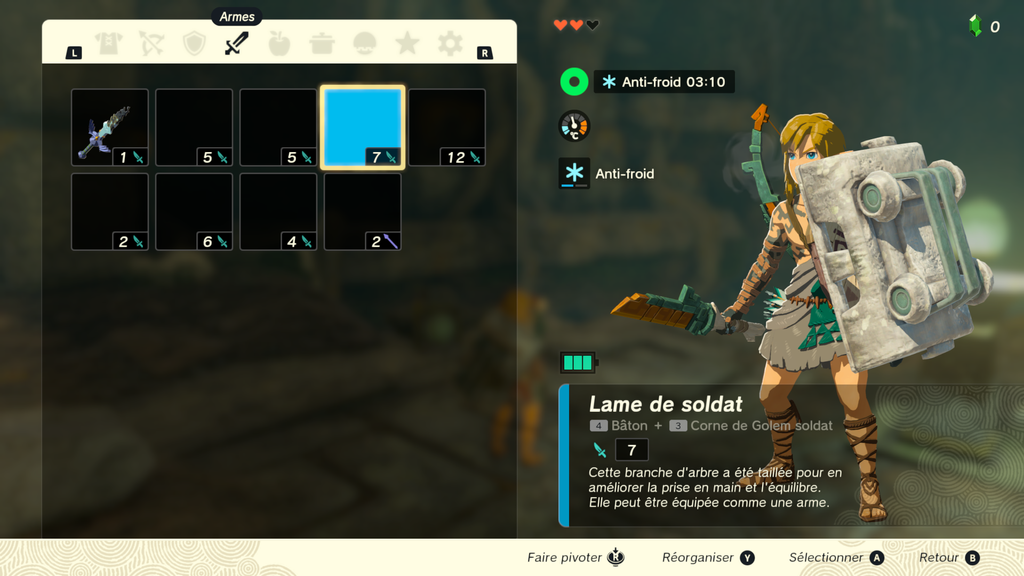Pick the weapon slot with attack 6
This screenshot has height=576, width=1024.
coord(194,212)
